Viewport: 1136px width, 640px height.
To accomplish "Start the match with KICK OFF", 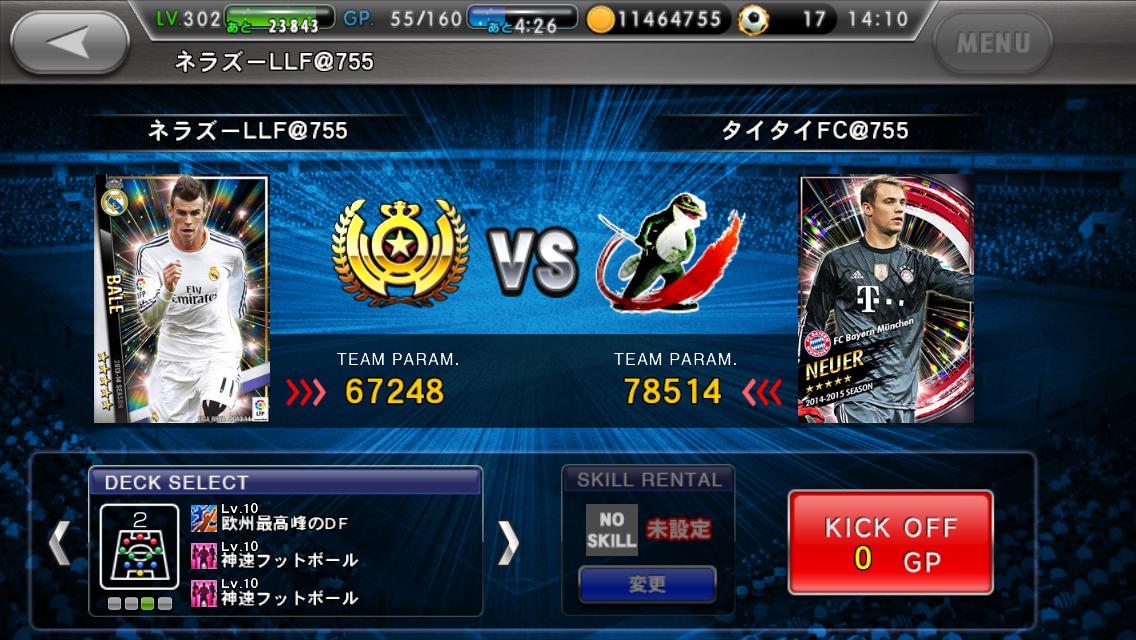I will (890, 542).
